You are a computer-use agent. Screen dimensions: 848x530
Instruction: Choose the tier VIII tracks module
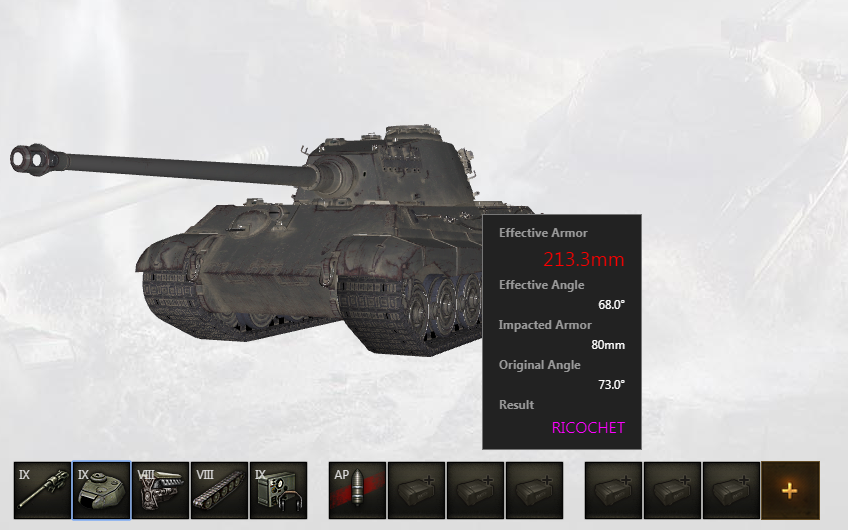(x=219, y=490)
